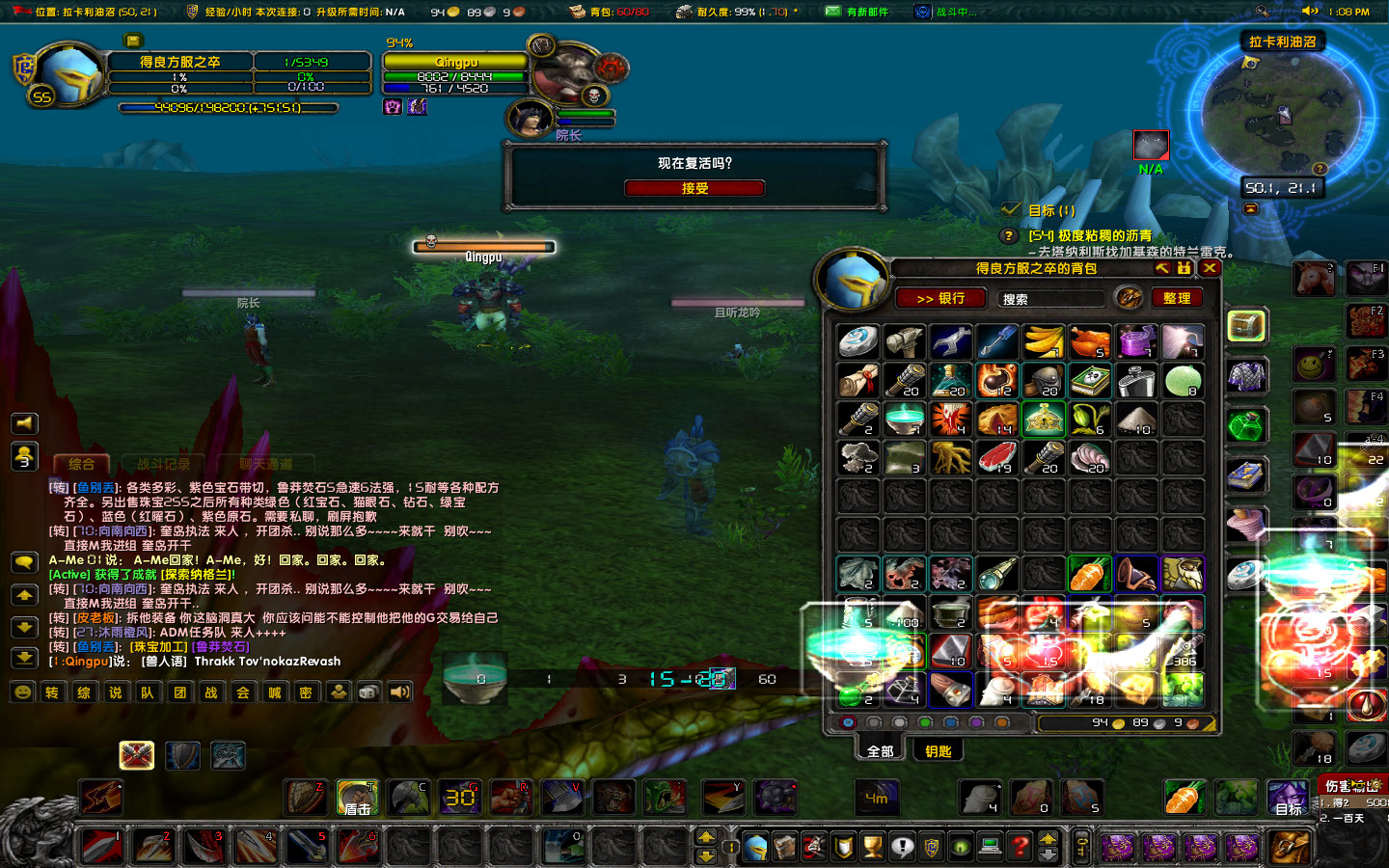
Task: Collapse the bag window using the arrow icon
Action: coord(1161,267)
